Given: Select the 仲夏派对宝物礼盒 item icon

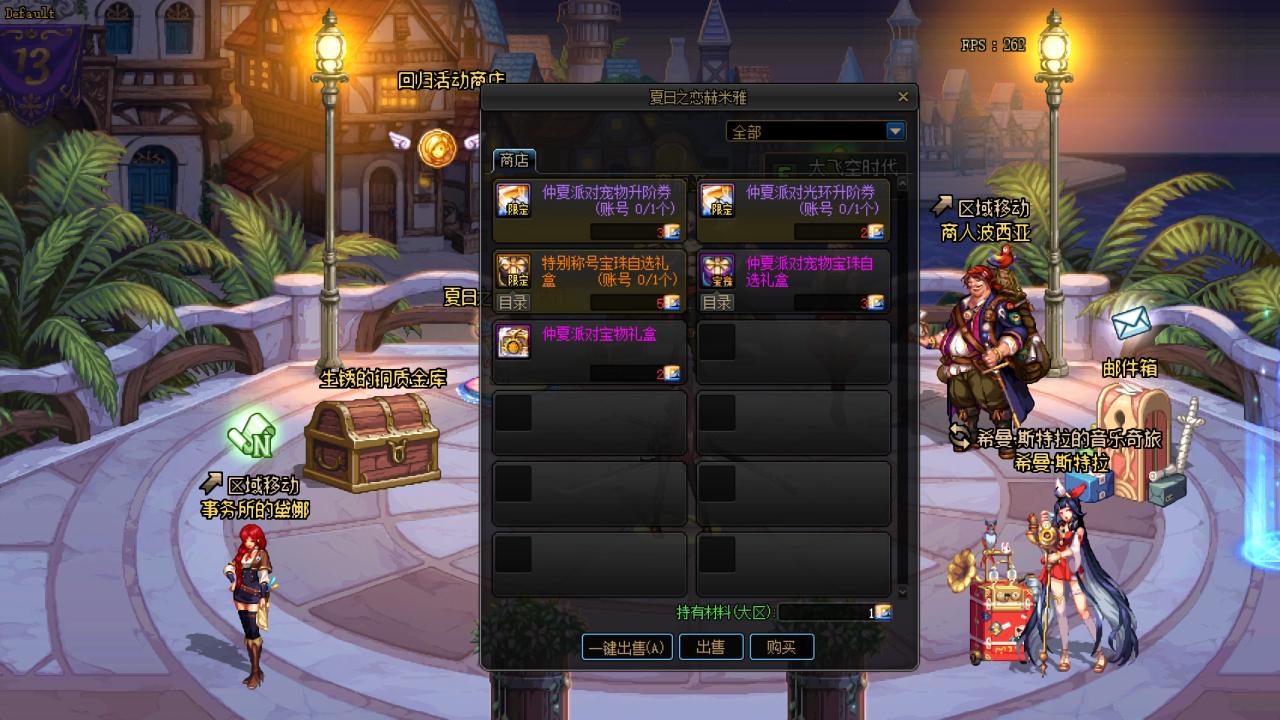Looking at the screenshot, I should [513, 343].
